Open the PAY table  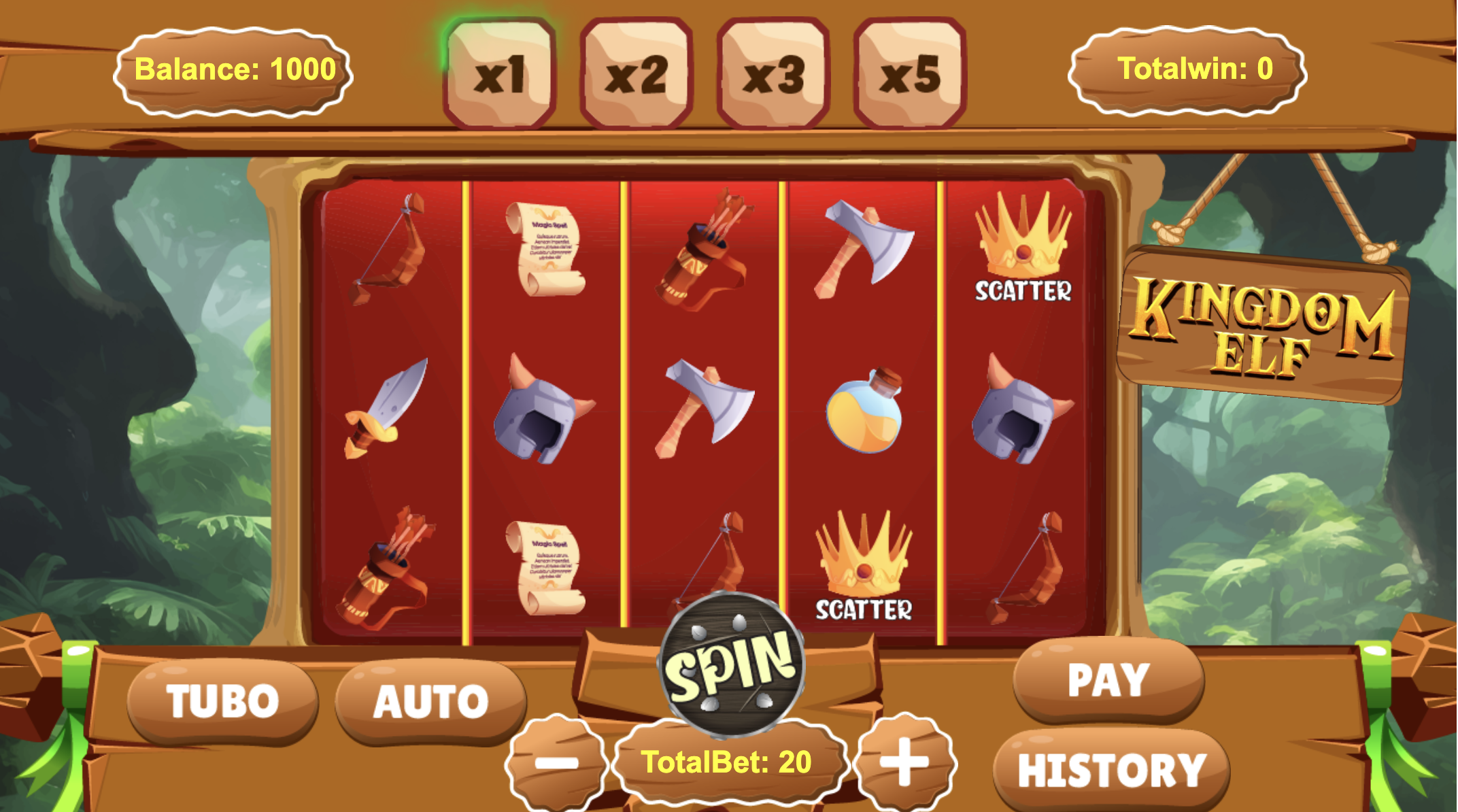[x=1108, y=679]
